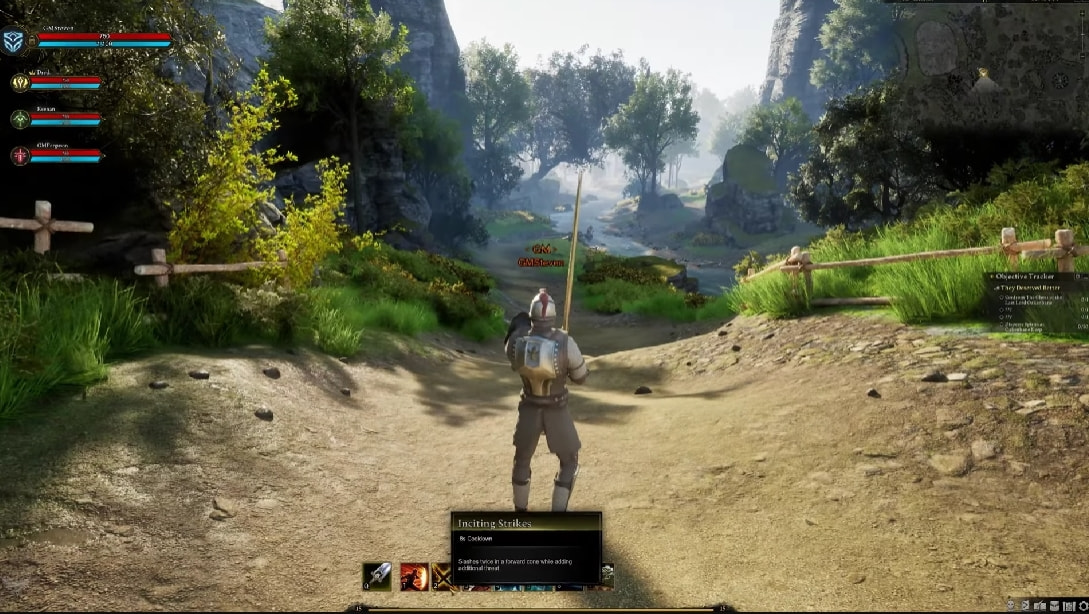
Task: Target party member with green emblem
Action: pyautogui.click(x=20, y=119)
